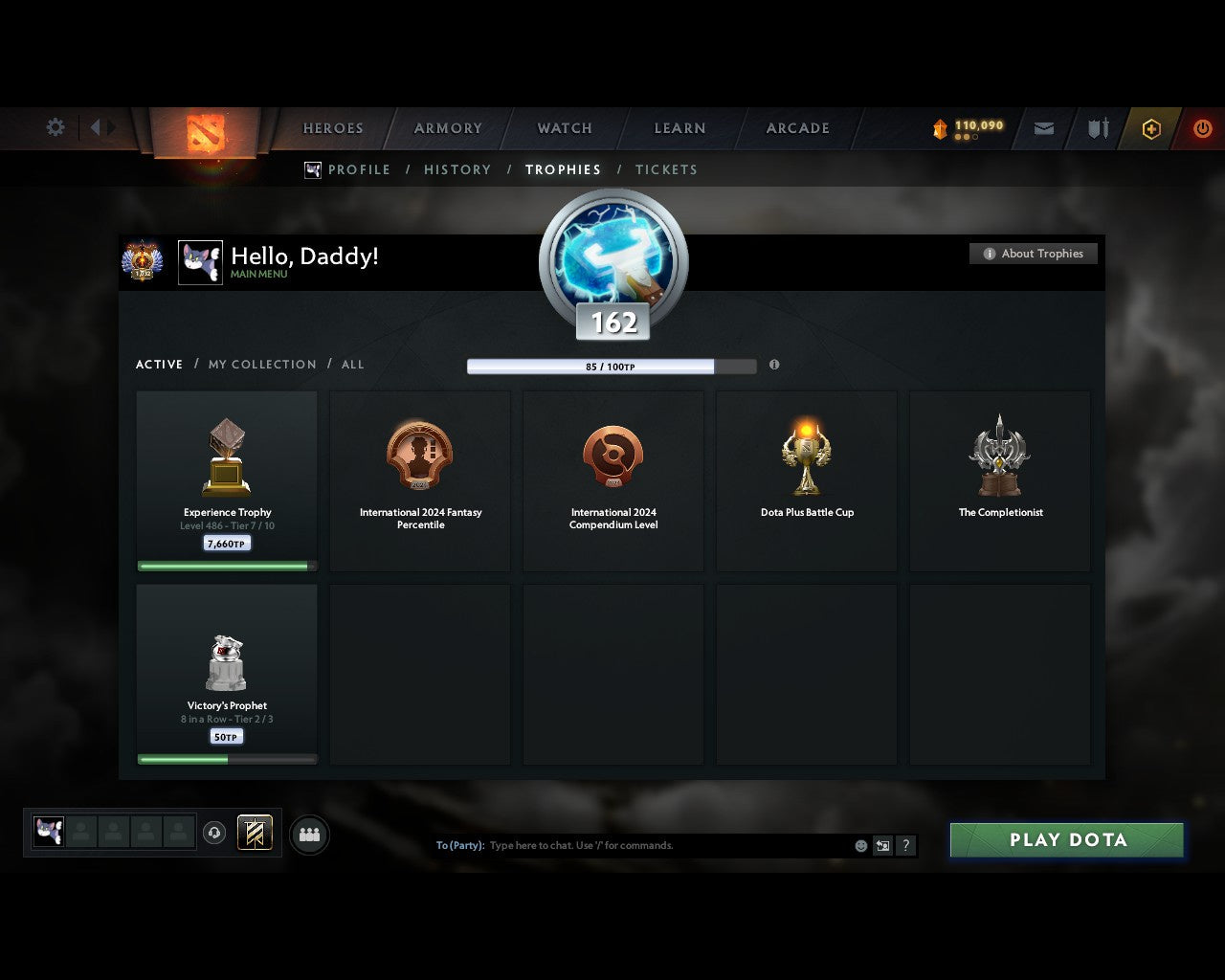Toggle party voice chat with the headset icon
Screen dimensions: 1225x980
point(215,834)
